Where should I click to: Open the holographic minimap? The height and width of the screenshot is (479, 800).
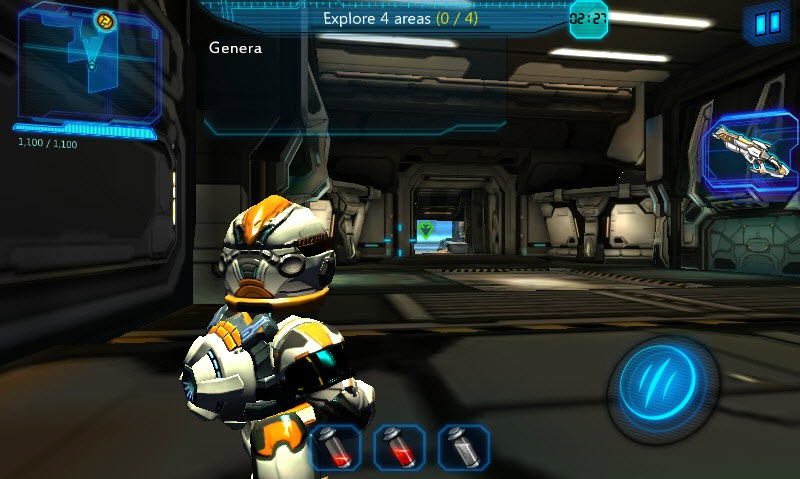88,63
